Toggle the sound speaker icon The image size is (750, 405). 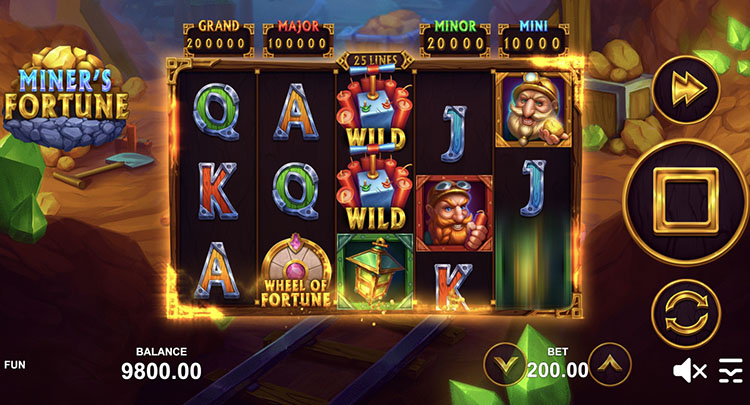[689, 371]
